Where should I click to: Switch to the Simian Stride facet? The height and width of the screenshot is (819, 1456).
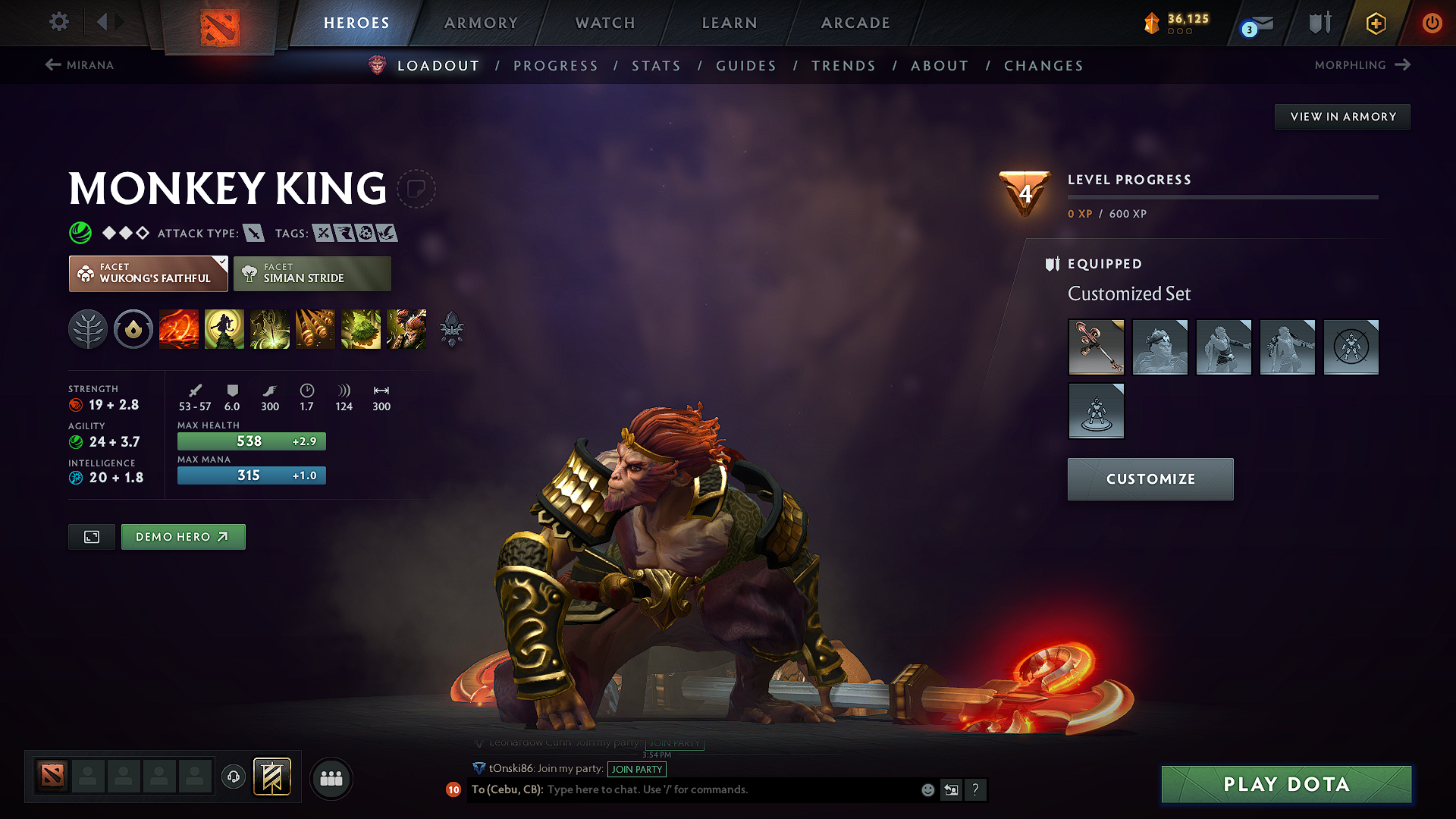pos(312,273)
